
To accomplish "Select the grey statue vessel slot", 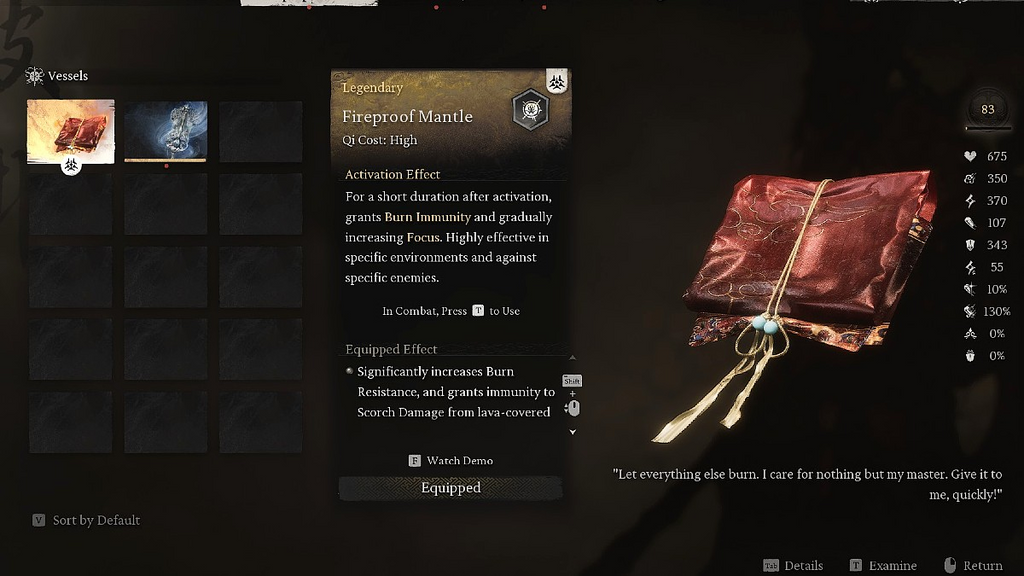I will coord(165,131).
